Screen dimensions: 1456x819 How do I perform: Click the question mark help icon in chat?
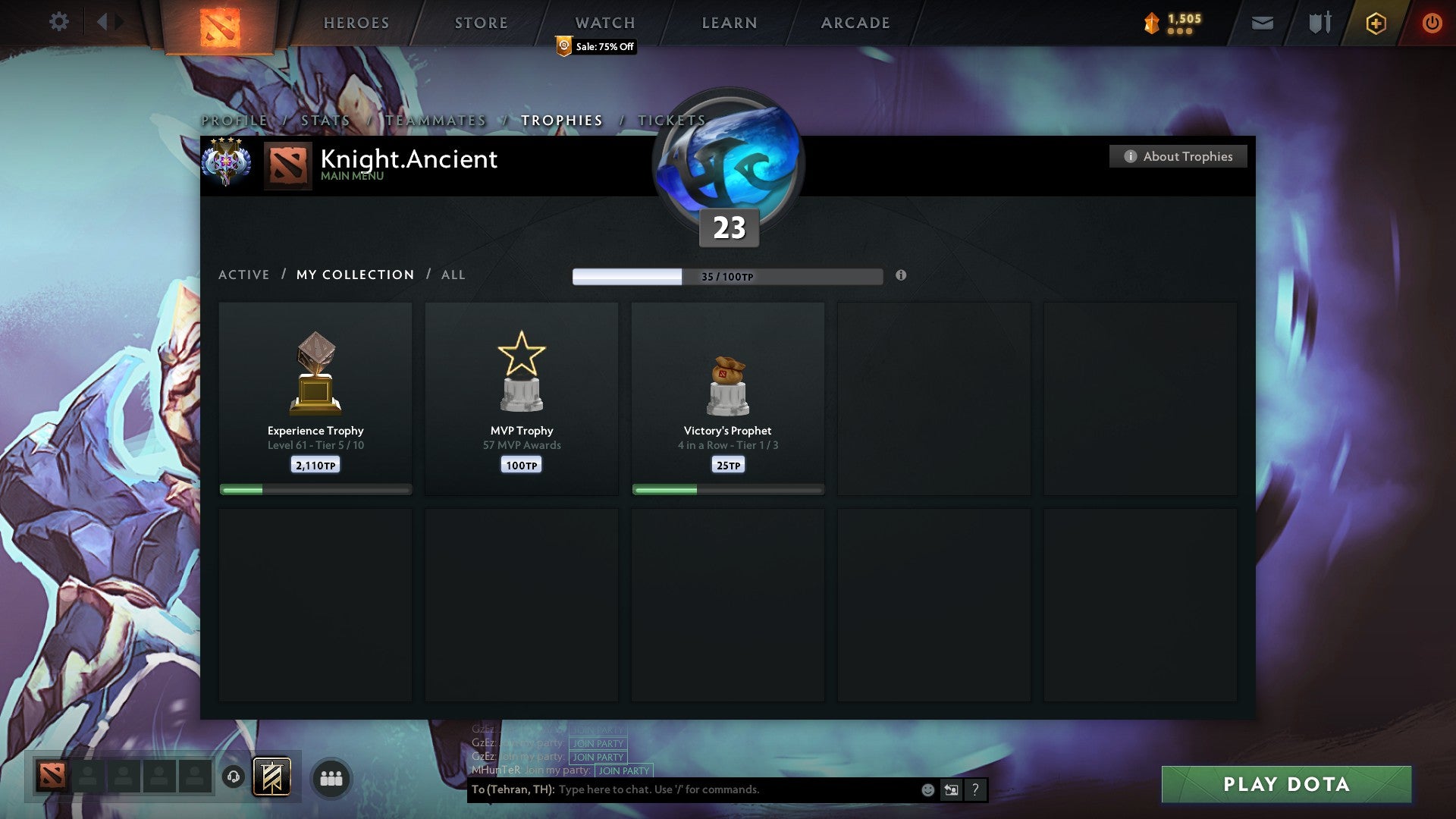pos(974,789)
